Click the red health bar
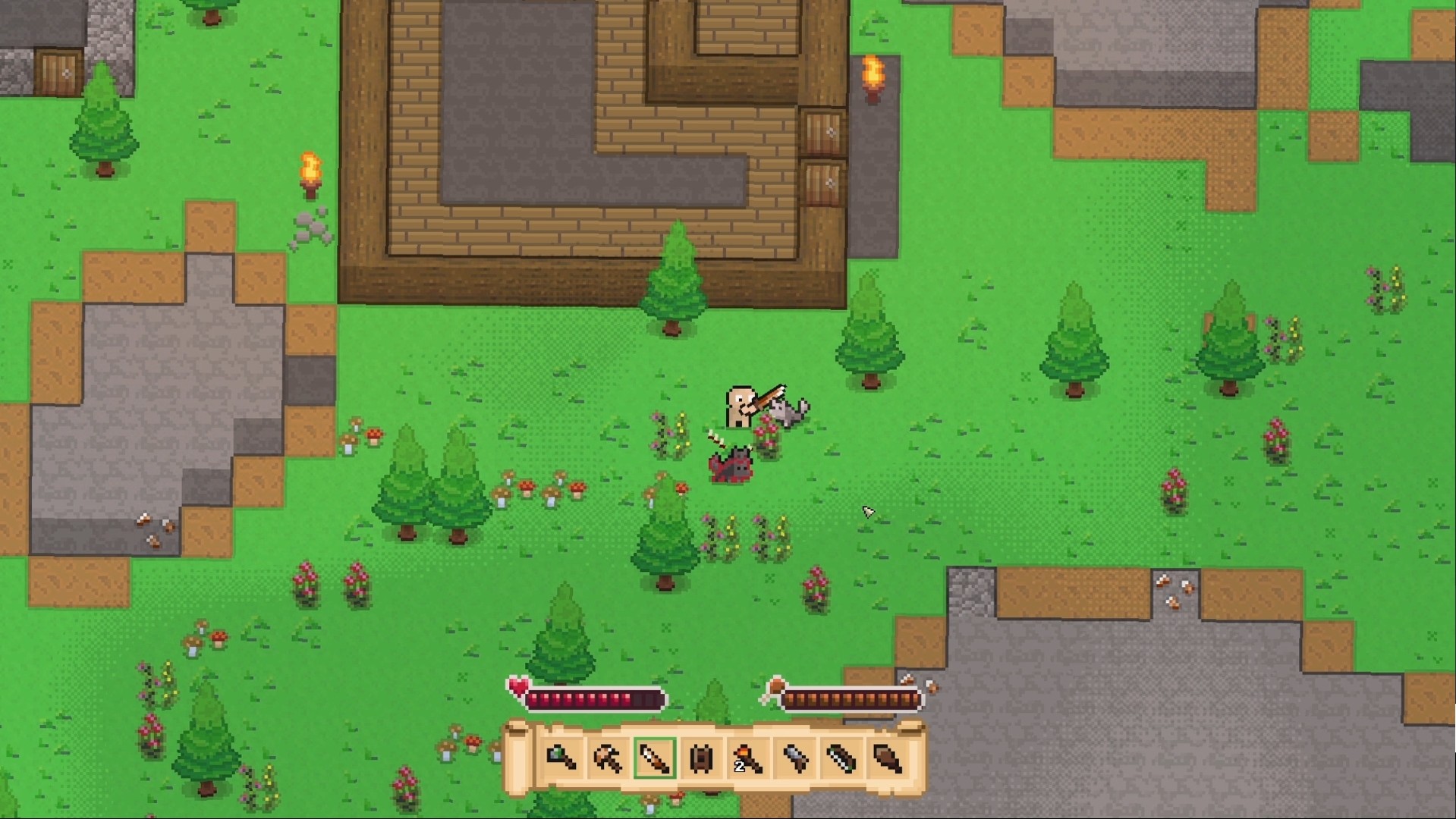 (x=596, y=698)
